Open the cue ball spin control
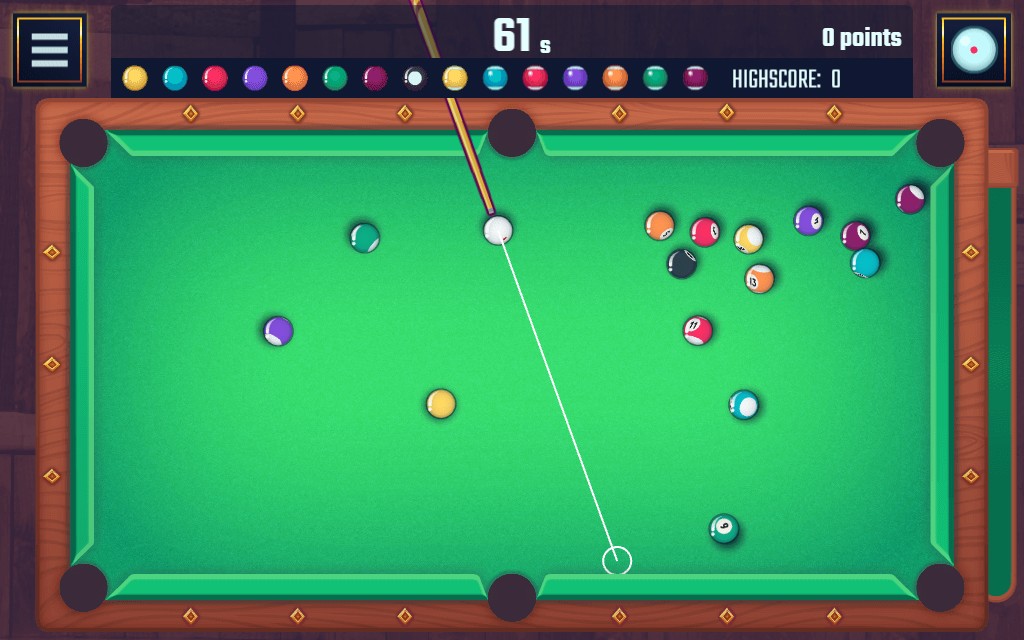This screenshot has width=1024, height=640. [x=973, y=50]
